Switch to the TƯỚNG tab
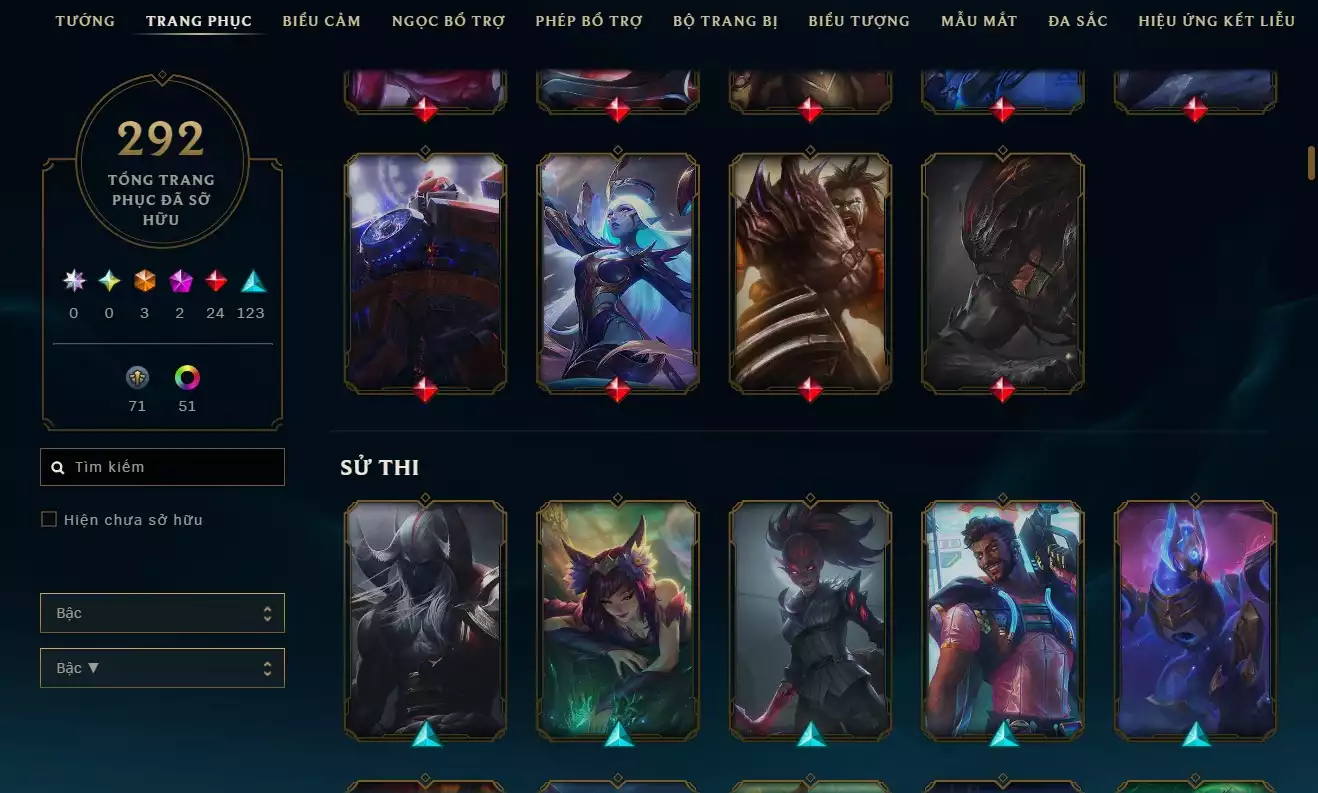This screenshot has height=793, width=1318. pyautogui.click(x=85, y=20)
